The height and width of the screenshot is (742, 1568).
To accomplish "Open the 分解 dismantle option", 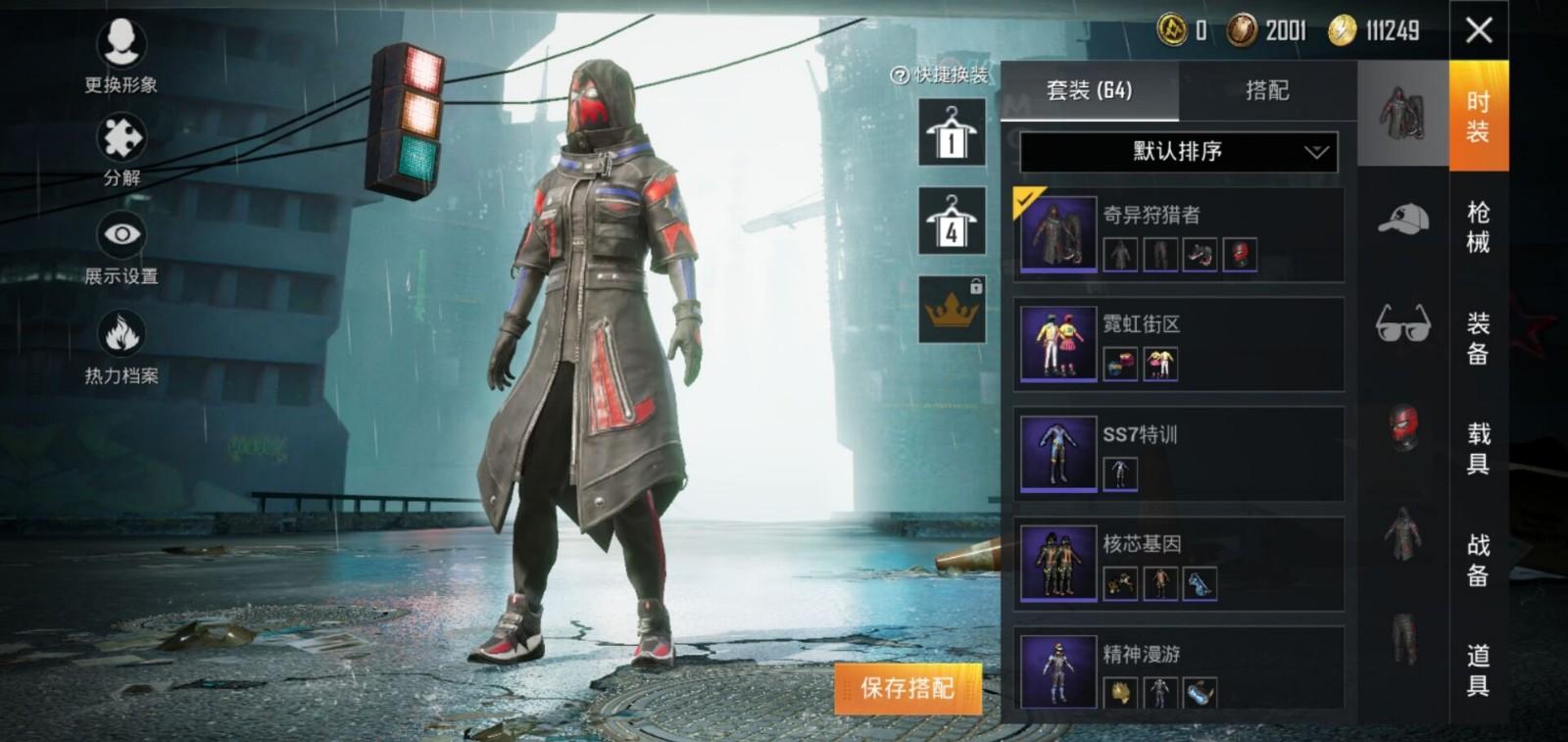I will (x=122, y=149).
